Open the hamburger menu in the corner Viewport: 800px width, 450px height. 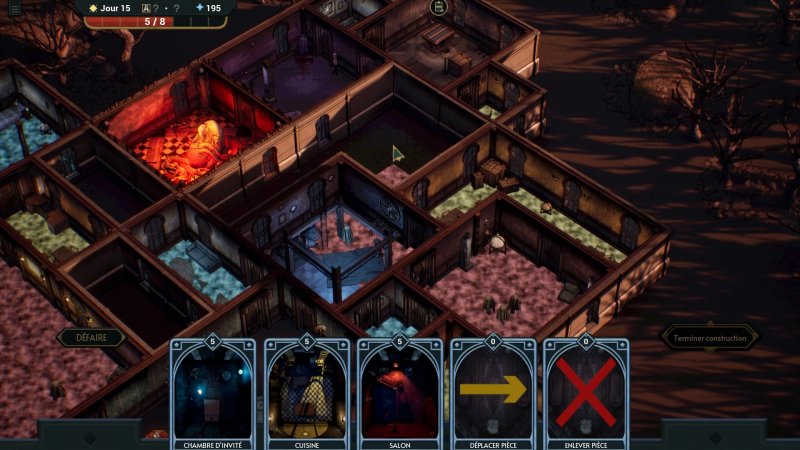click(14, 8)
